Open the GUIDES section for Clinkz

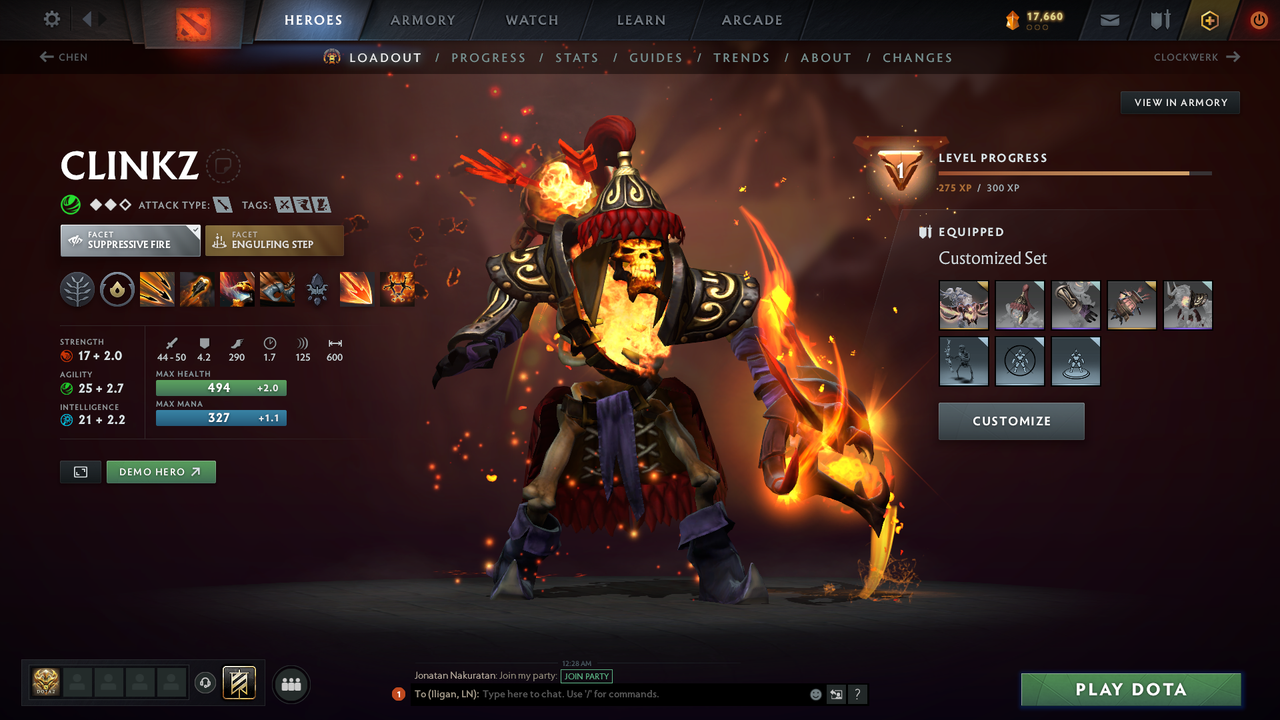[656, 57]
